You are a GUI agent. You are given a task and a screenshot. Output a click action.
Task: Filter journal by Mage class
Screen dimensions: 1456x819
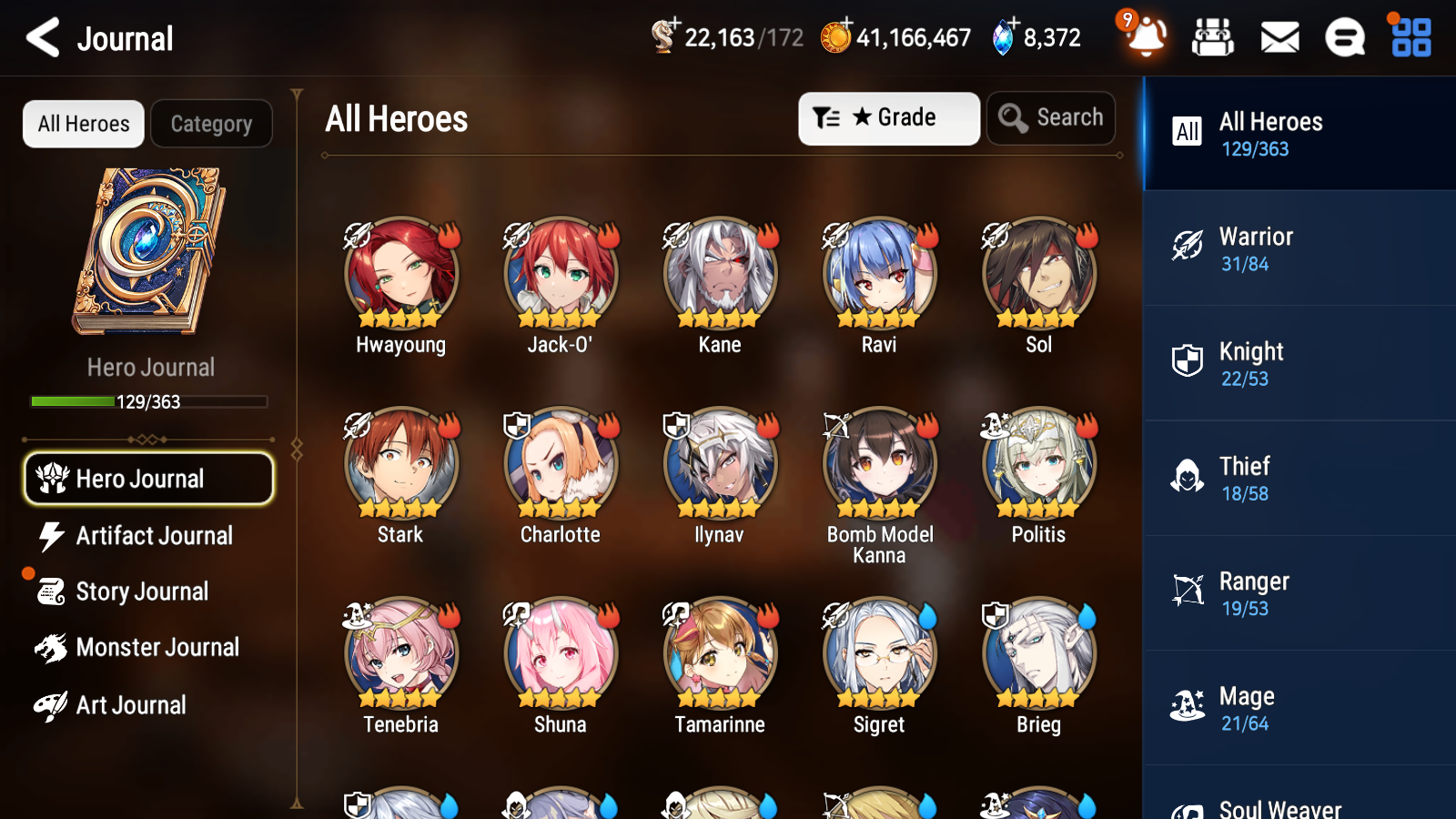(1299, 708)
